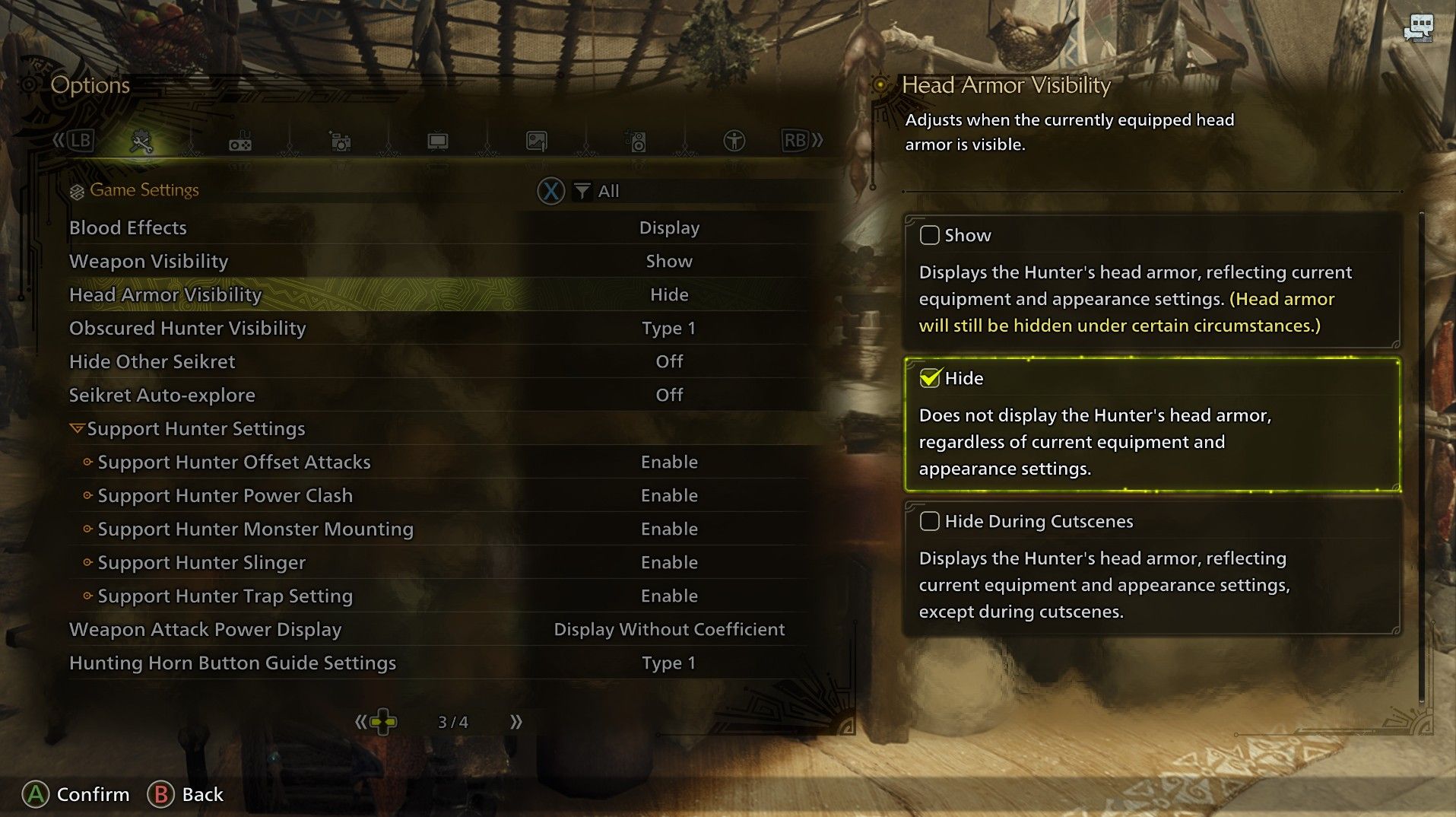Choose Support Hunter Power Clash setting

[225, 495]
